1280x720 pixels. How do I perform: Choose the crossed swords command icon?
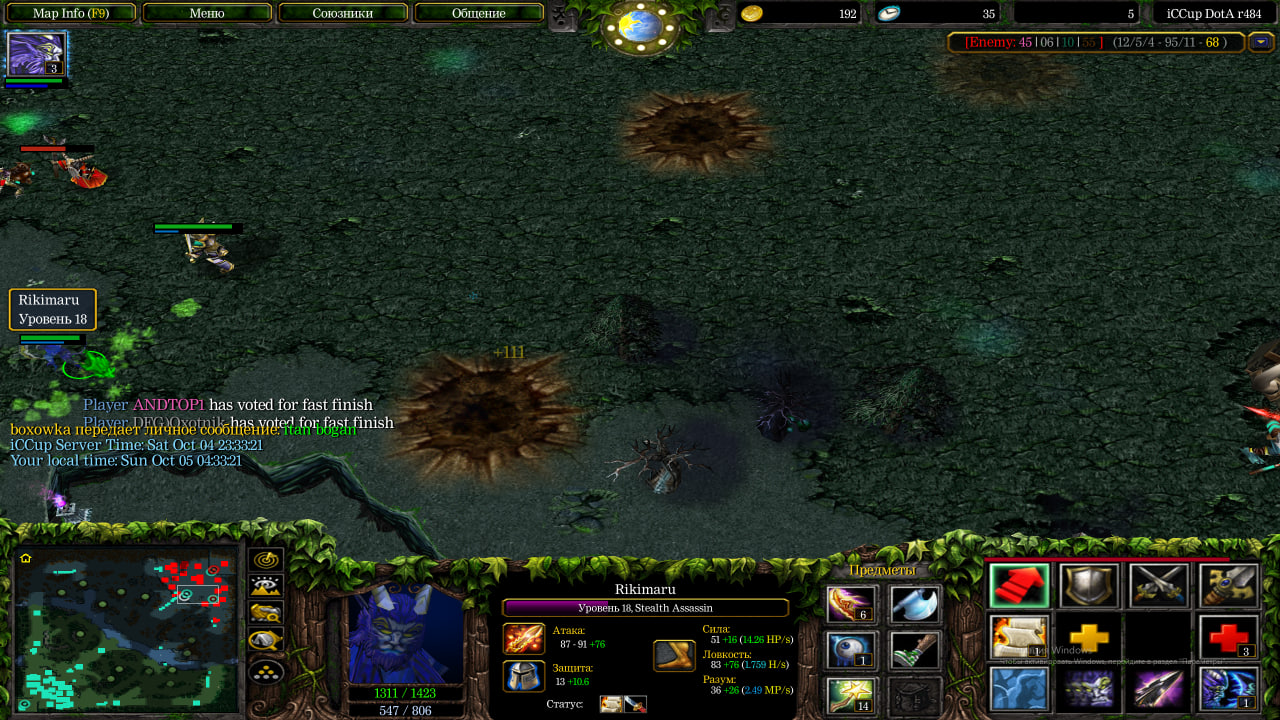1159,586
